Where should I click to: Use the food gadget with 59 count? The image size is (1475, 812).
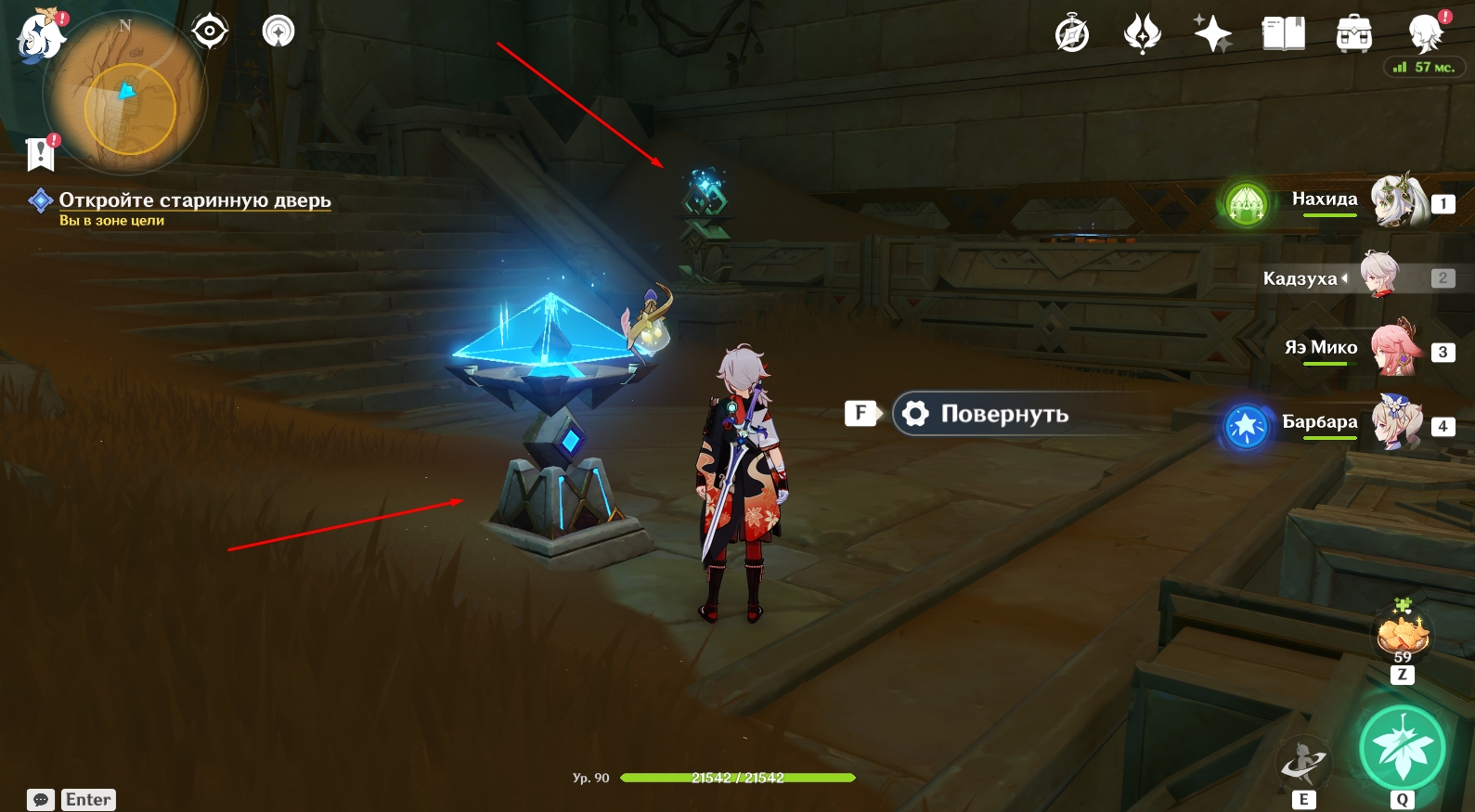pos(1403,636)
